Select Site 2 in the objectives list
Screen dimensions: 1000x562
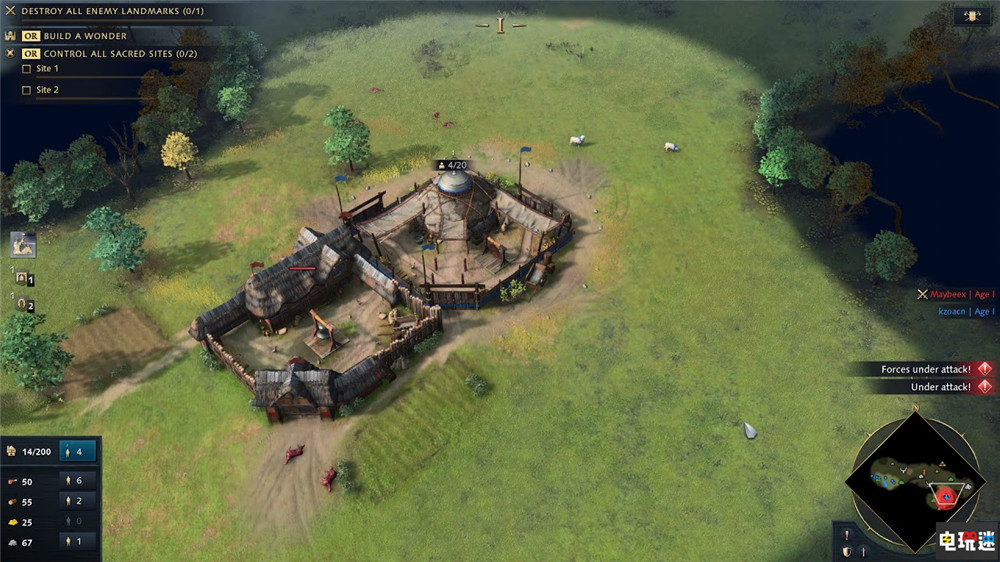point(47,90)
